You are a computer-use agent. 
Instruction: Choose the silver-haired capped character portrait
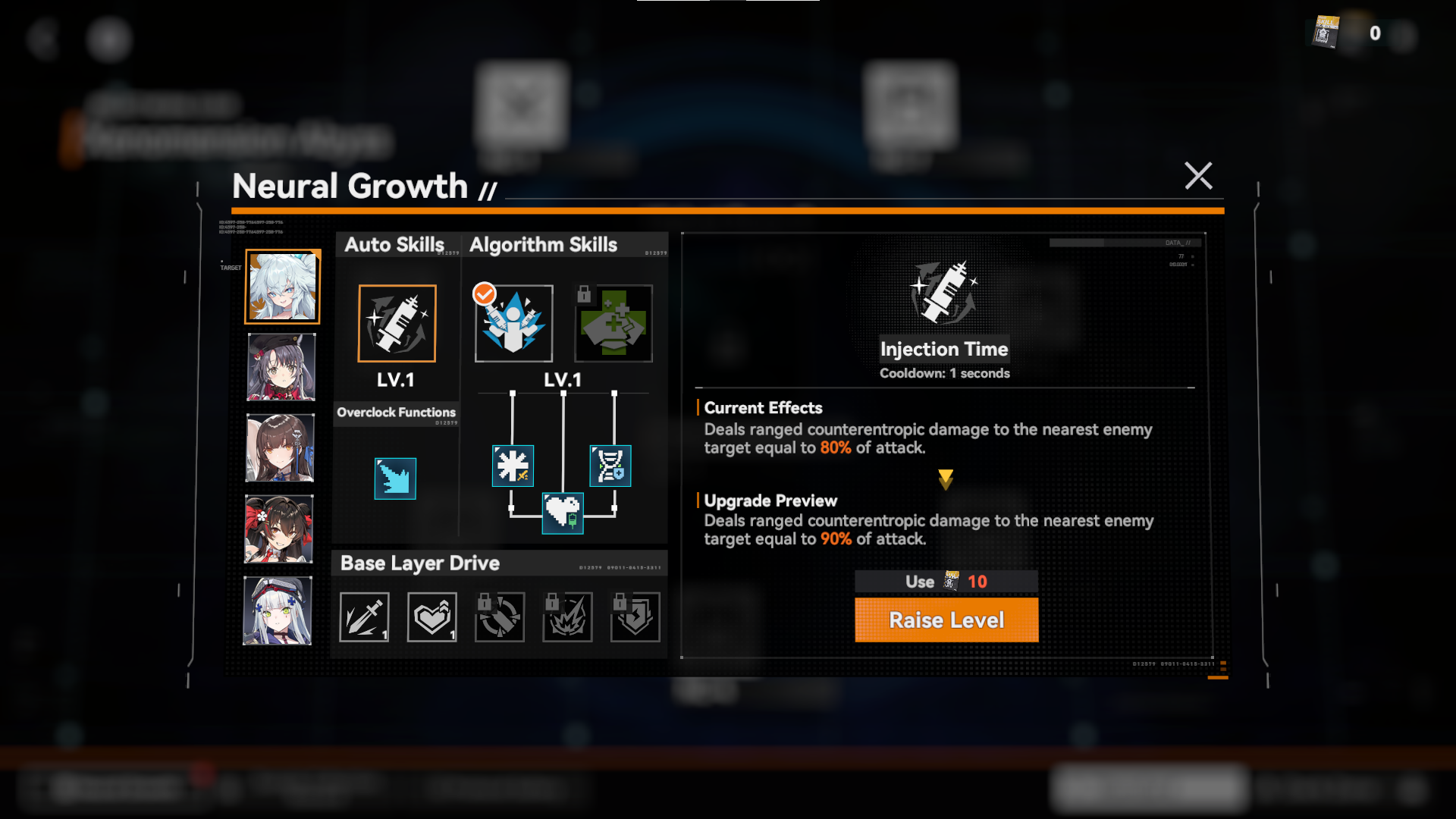[278, 610]
